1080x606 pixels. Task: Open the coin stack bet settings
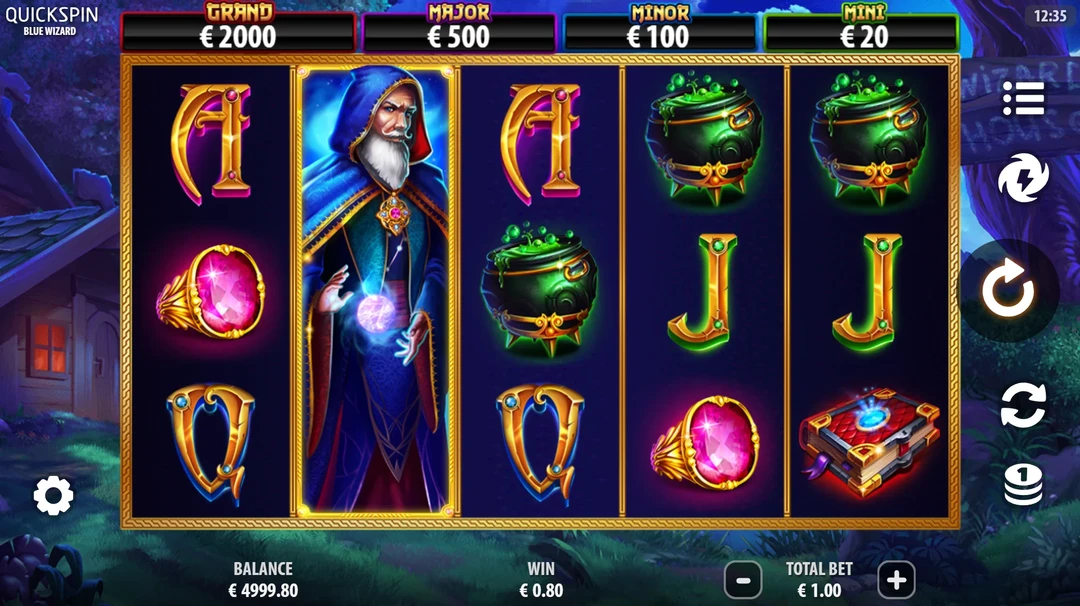point(1023,485)
